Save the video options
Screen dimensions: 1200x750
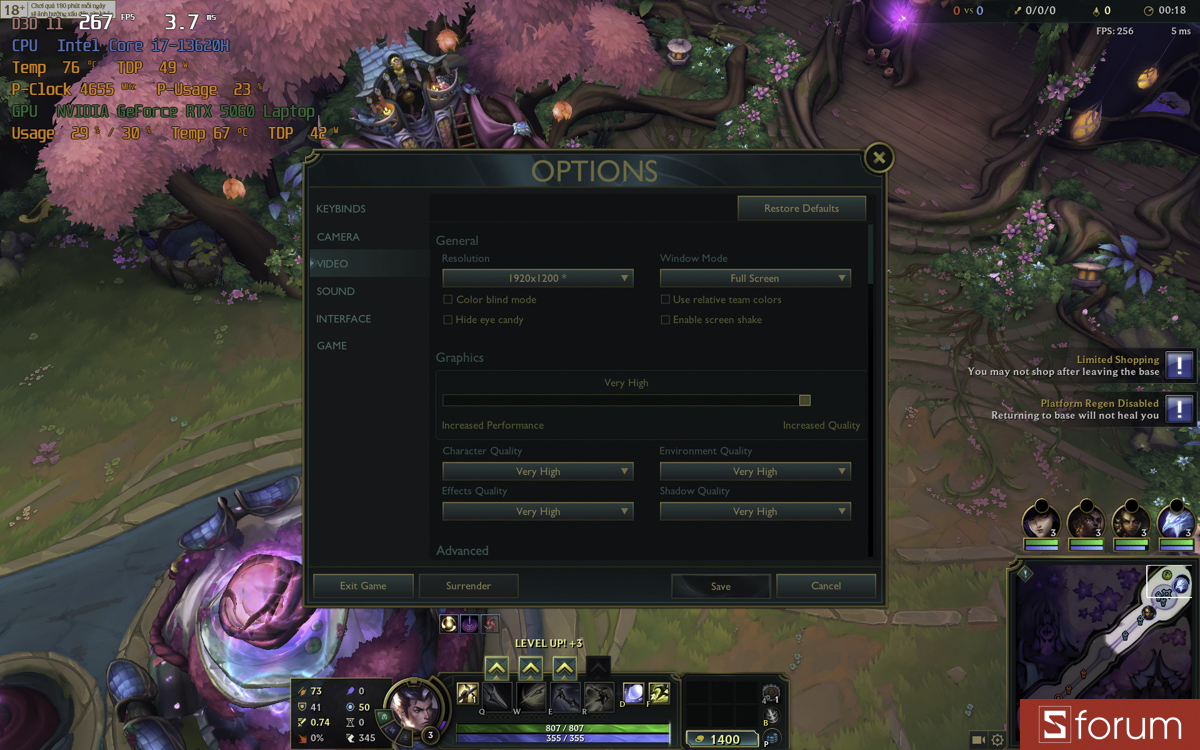[x=721, y=586]
